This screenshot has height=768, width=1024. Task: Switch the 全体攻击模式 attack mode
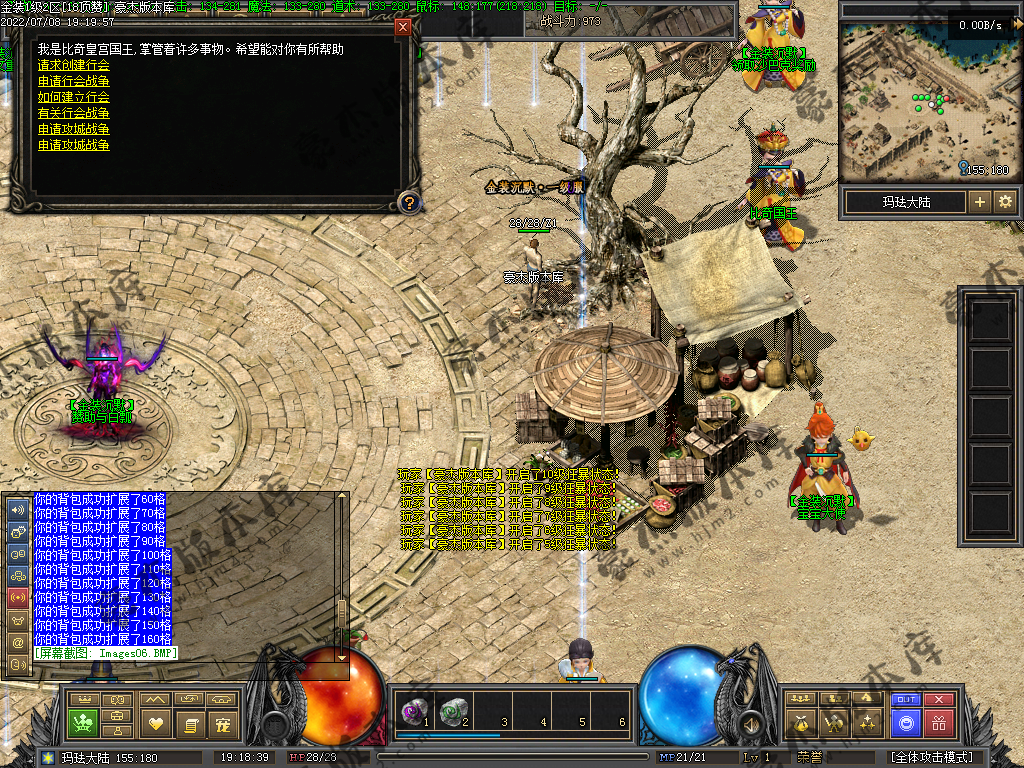pos(931,757)
